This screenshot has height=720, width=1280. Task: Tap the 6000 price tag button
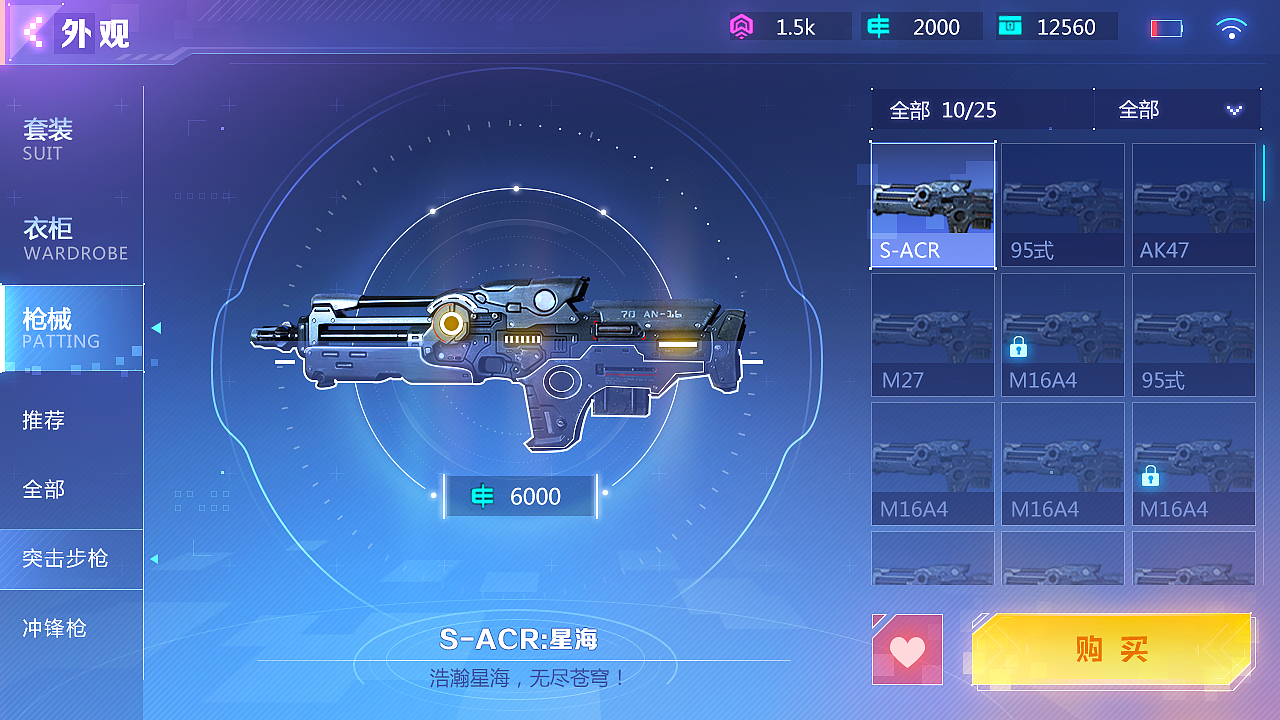click(520, 496)
